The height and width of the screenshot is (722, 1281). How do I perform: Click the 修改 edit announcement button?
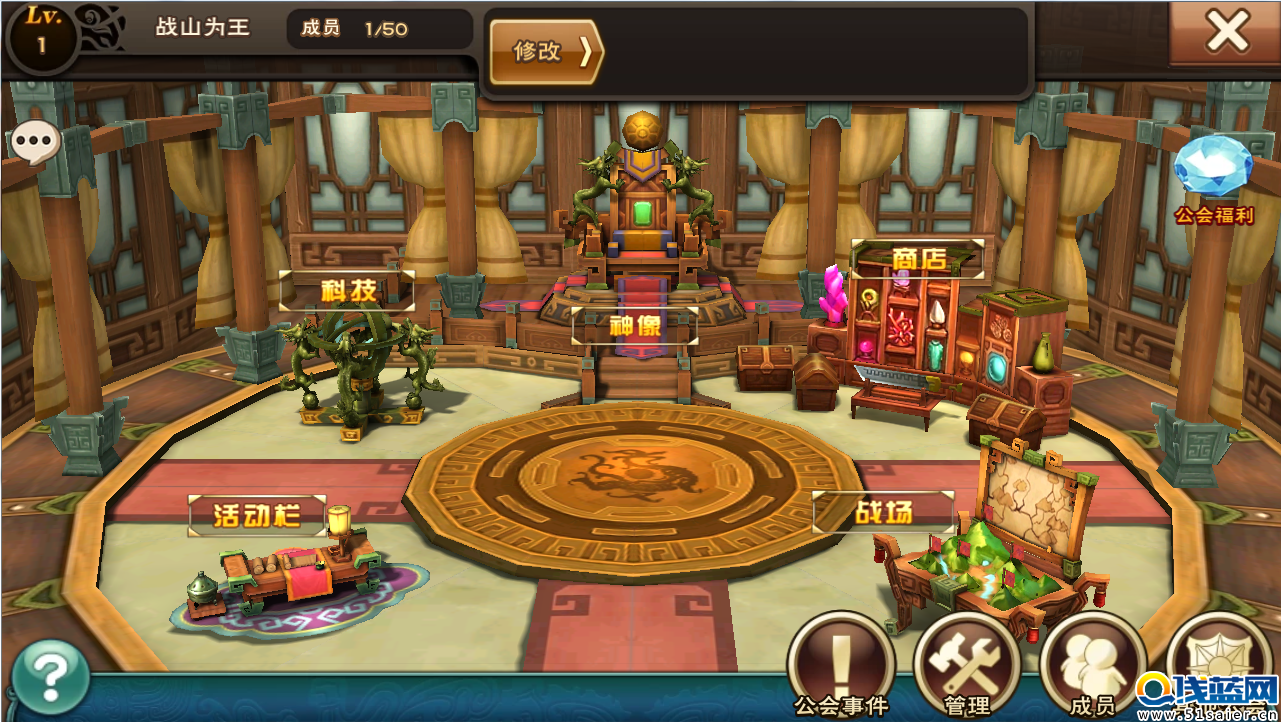pos(546,52)
